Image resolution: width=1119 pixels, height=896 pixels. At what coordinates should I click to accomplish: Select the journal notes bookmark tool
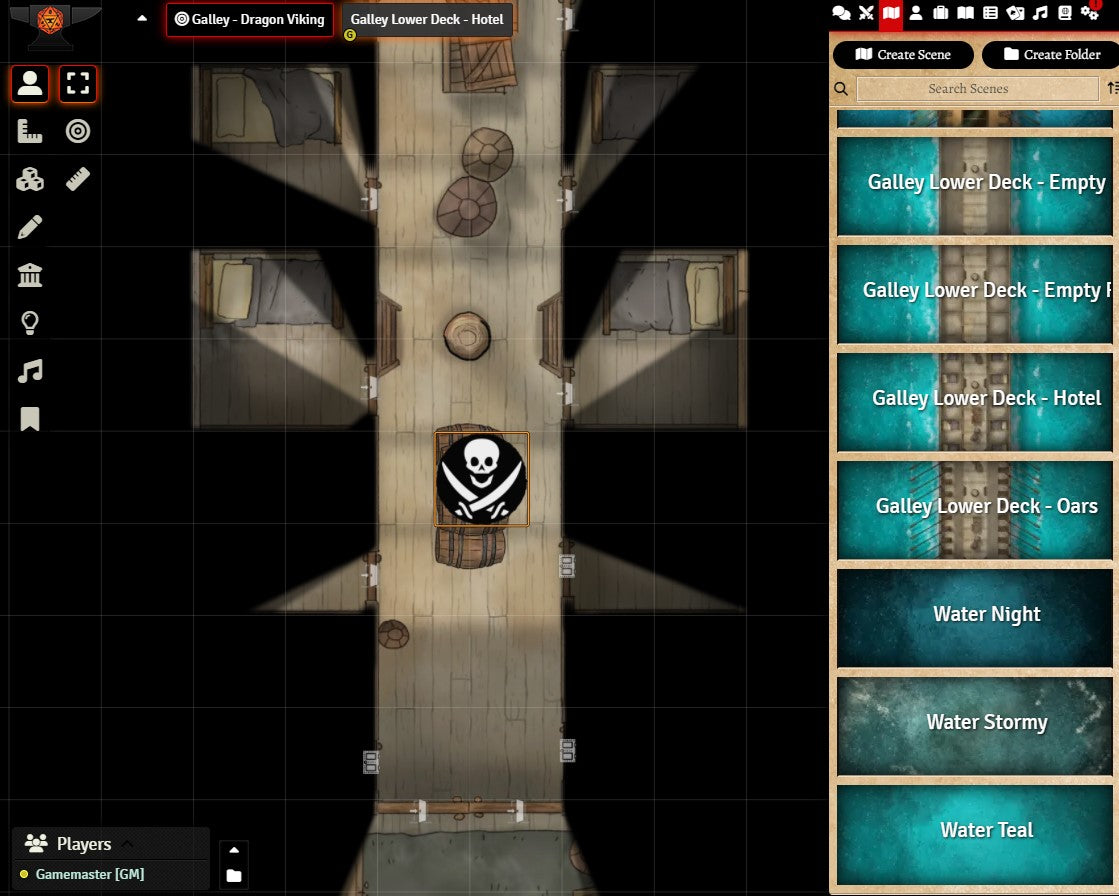[30, 419]
